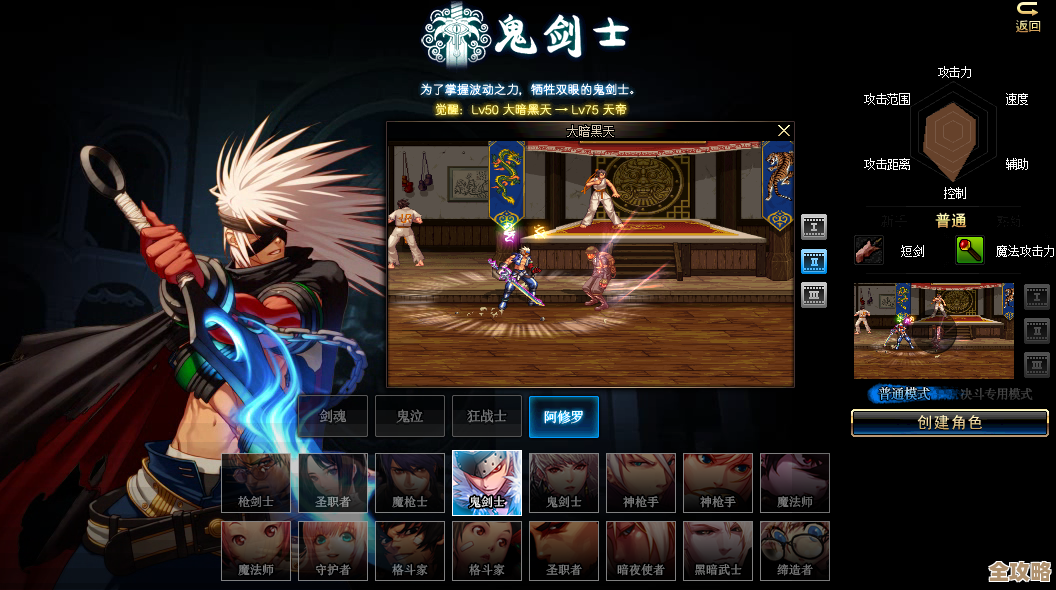This screenshot has height=590, width=1056.
Task: Select the 剑魂 subclass tab
Action: [333, 416]
